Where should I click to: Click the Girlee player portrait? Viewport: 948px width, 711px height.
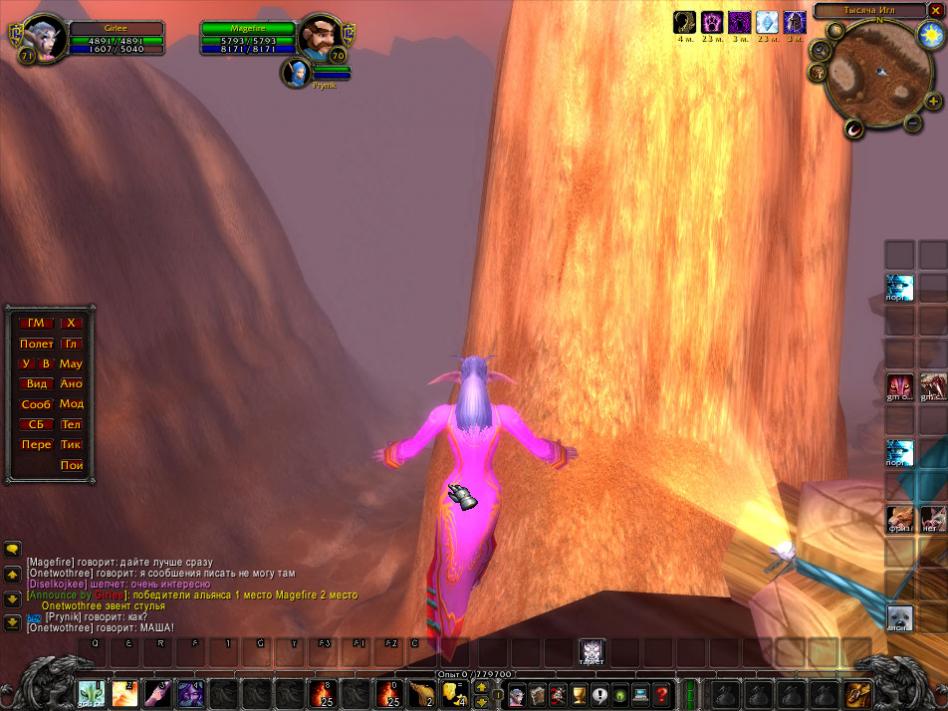46,38
